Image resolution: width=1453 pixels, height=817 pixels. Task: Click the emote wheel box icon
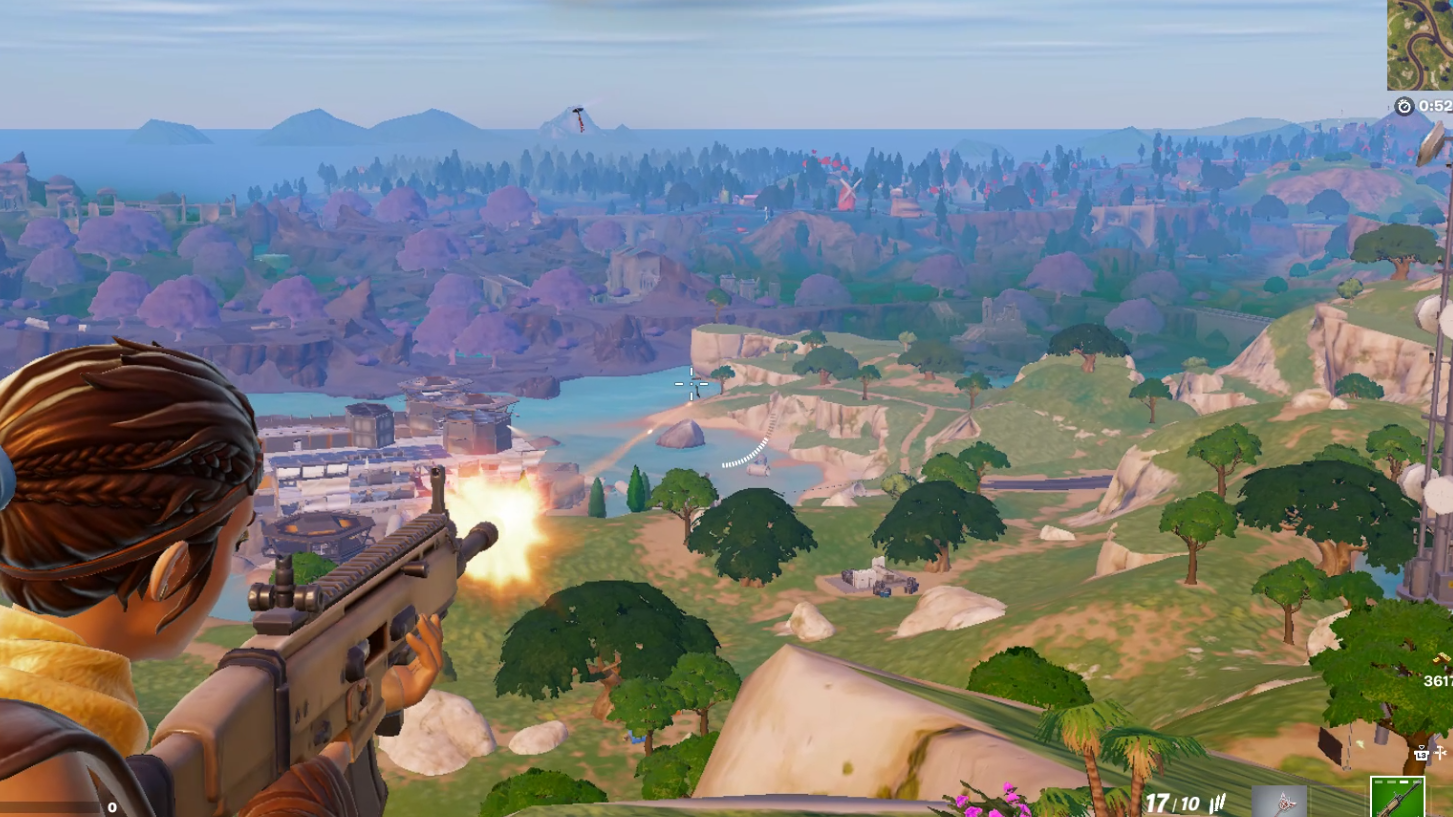point(1422,754)
